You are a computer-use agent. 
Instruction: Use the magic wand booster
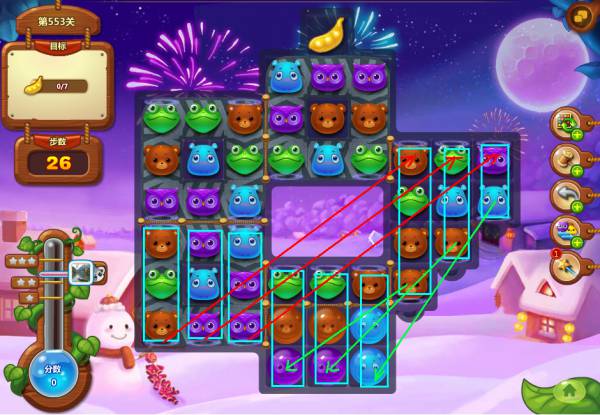(x=566, y=267)
